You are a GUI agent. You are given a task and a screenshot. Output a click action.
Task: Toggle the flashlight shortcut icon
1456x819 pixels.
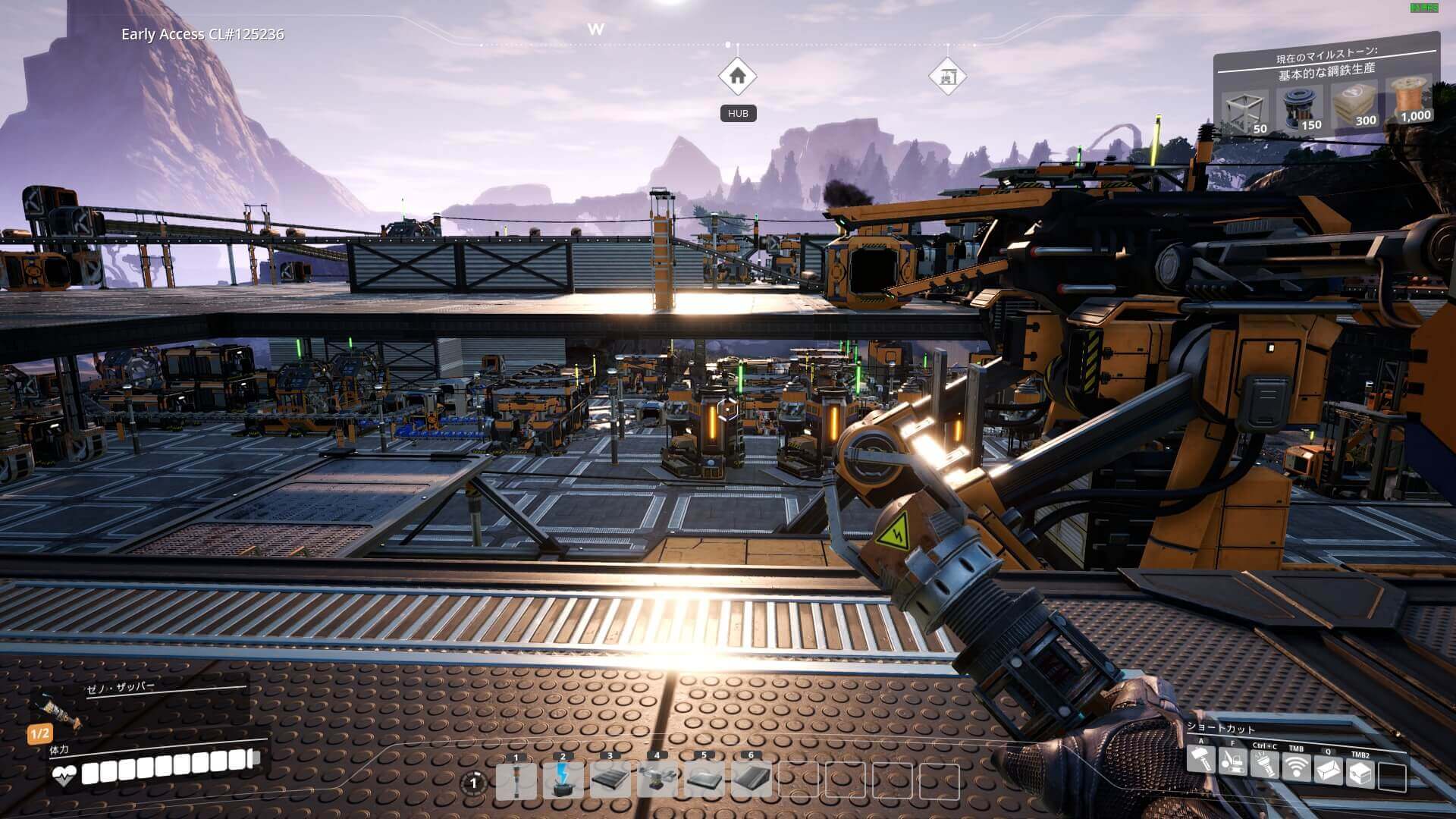[x=1264, y=764]
